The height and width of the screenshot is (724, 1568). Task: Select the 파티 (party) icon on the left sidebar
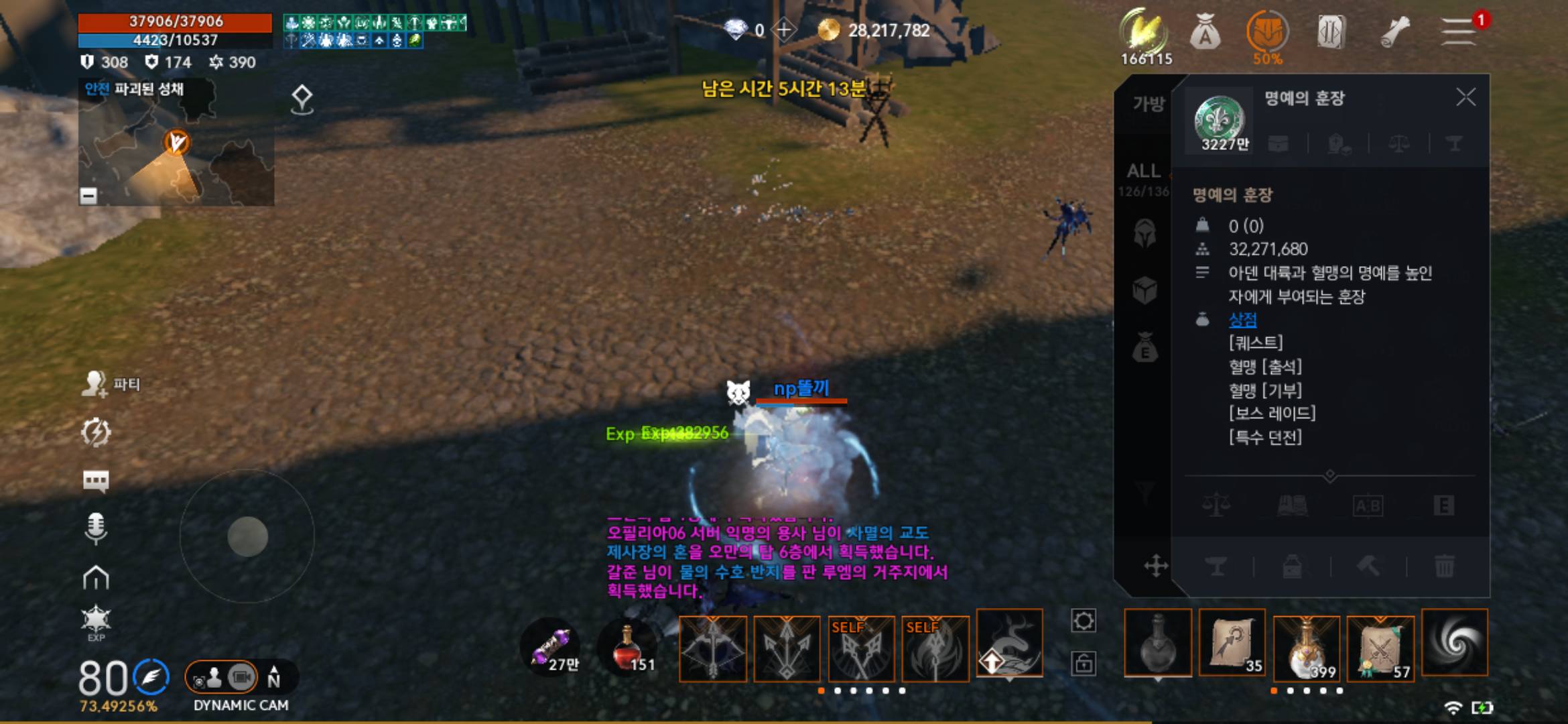[x=97, y=383]
